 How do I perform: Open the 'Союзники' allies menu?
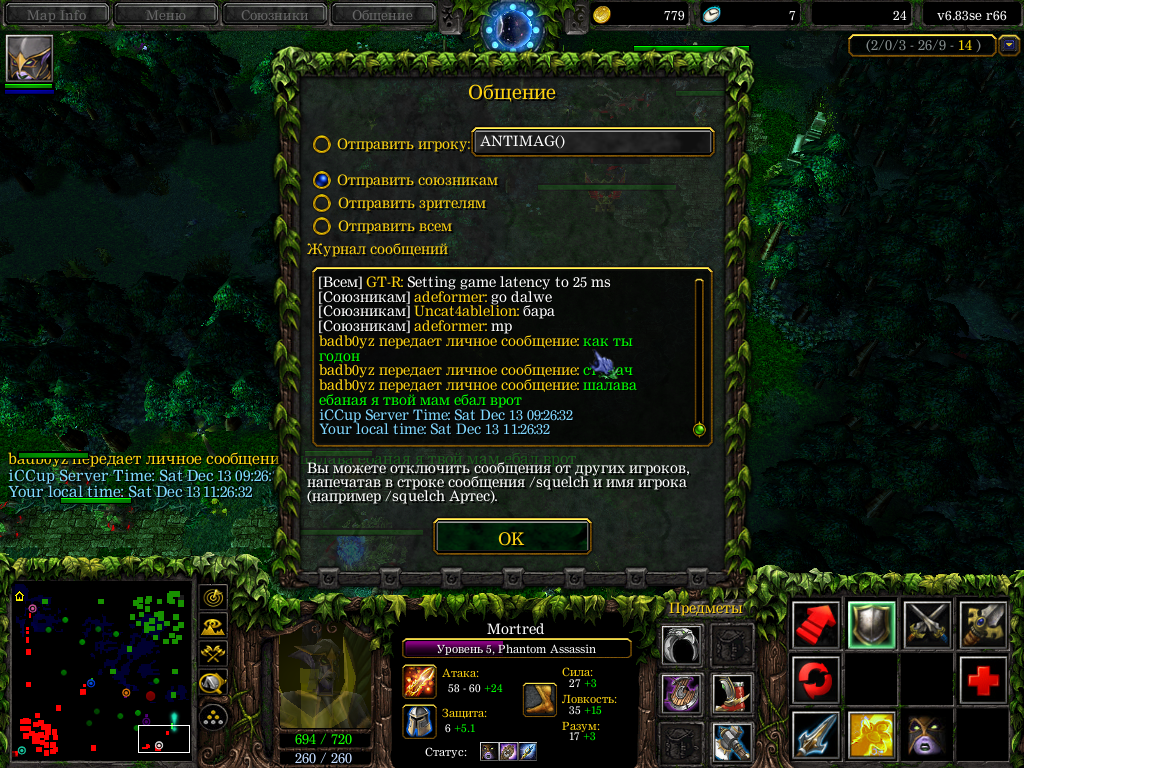(273, 15)
